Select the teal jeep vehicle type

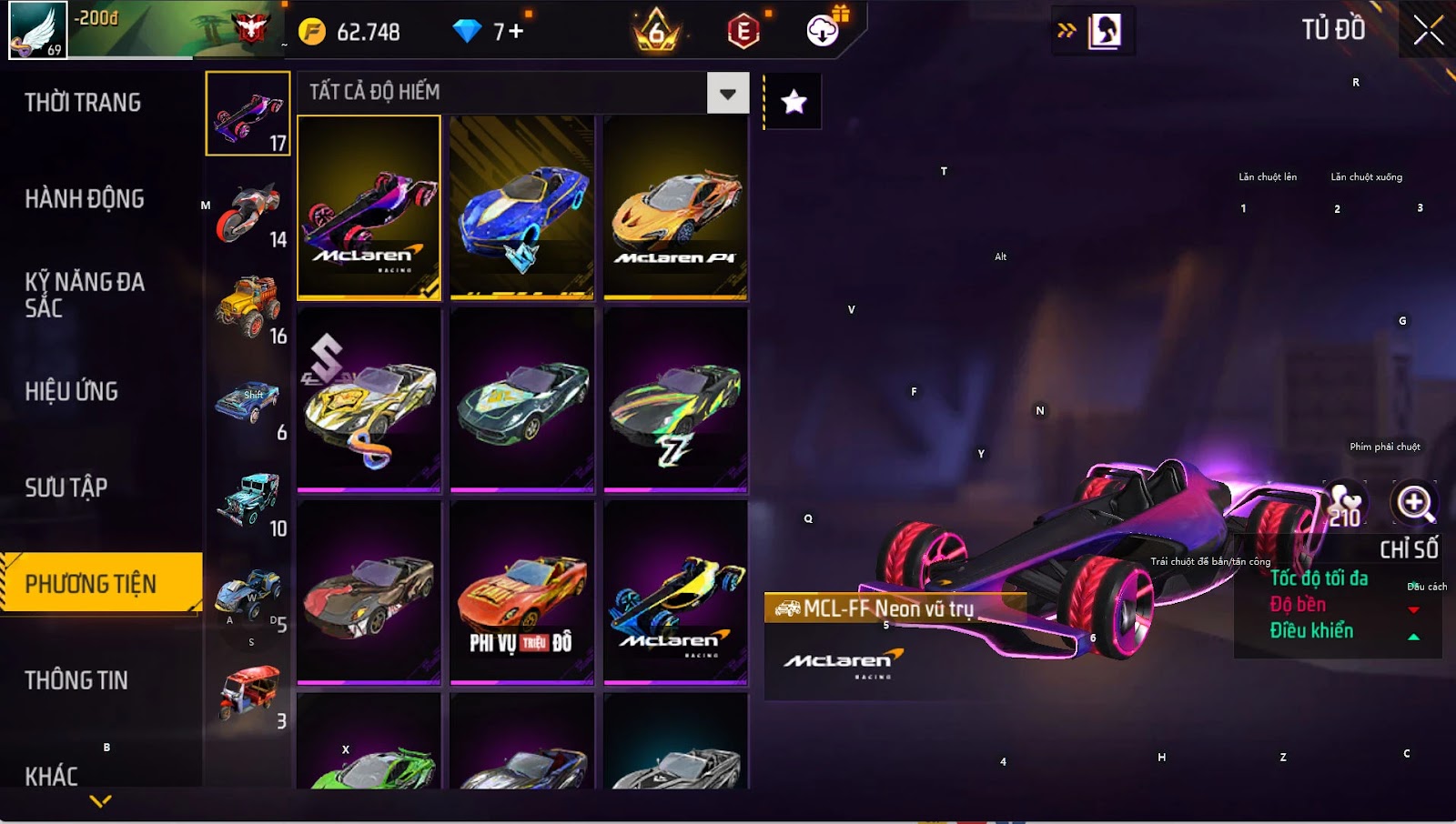pos(248,501)
